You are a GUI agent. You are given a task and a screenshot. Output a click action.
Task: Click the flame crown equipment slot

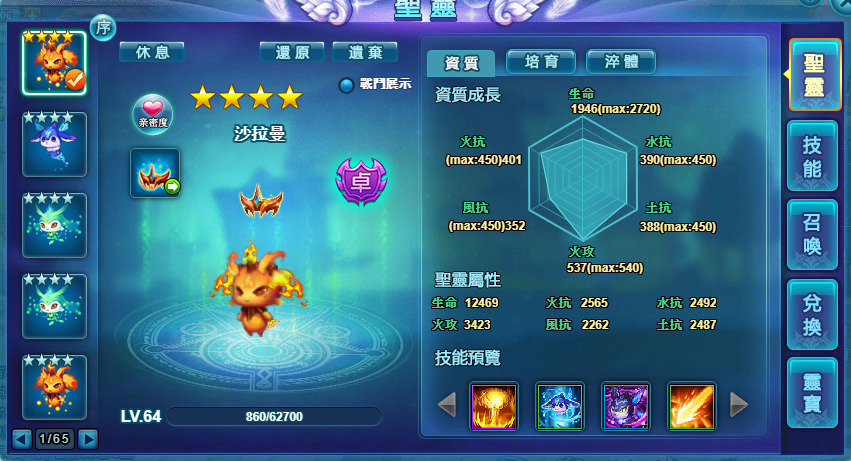(155, 172)
